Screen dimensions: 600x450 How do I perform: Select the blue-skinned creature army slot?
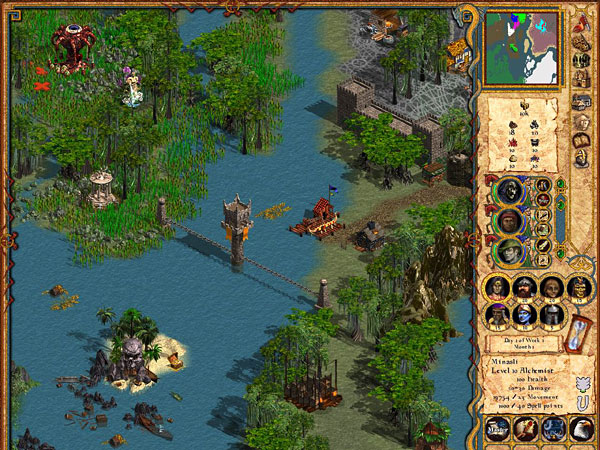[x=524, y=315]
